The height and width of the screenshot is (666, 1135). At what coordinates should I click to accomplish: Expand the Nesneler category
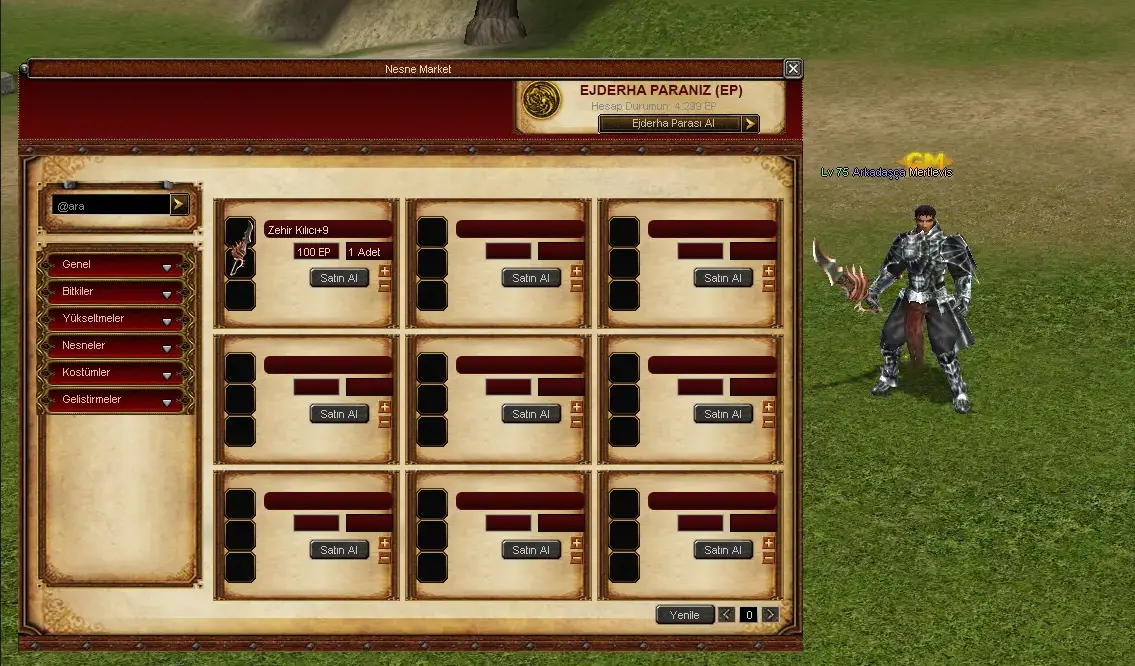111,346
